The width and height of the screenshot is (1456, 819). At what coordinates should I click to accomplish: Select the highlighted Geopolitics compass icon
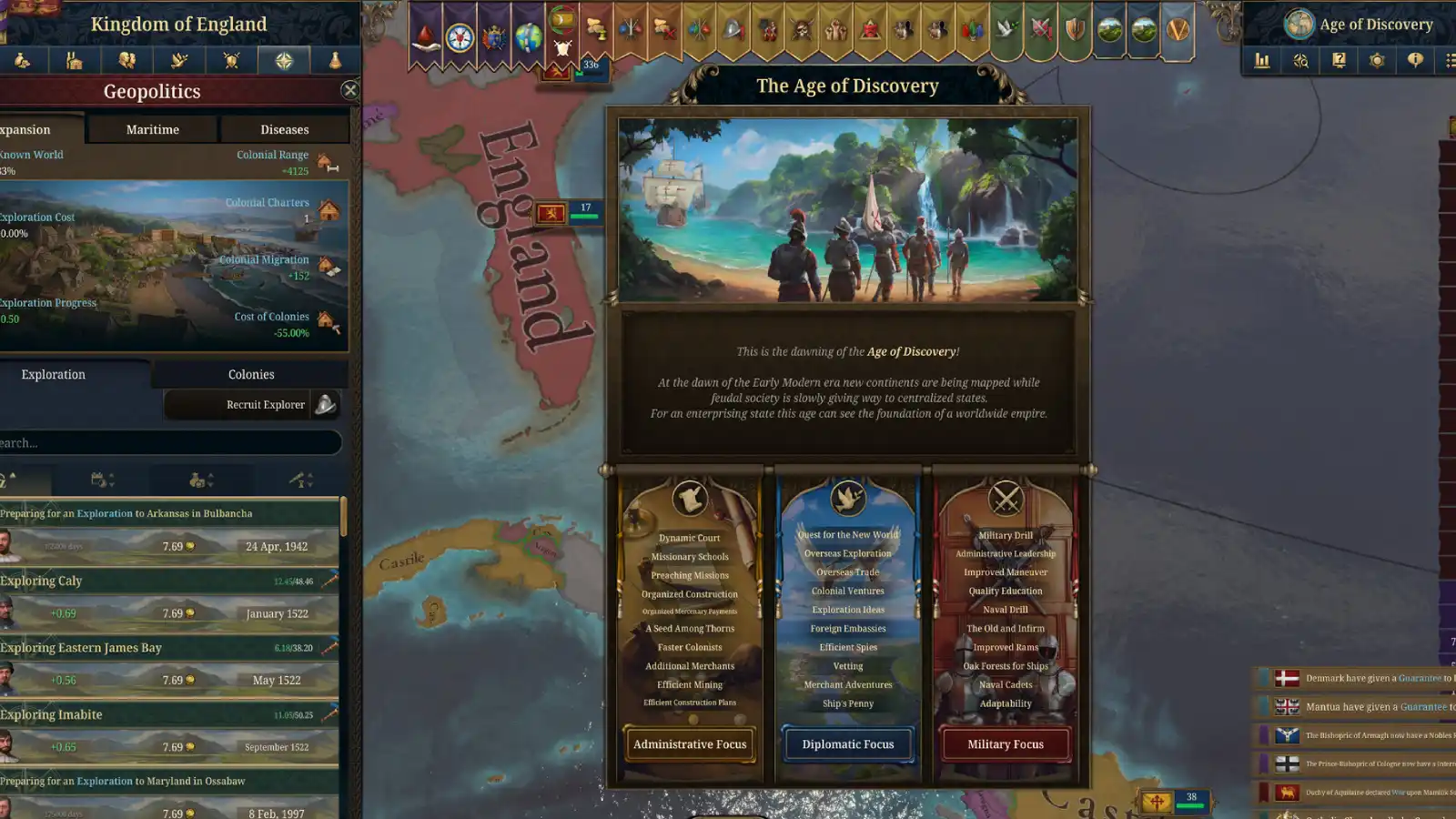pos(283,60)
